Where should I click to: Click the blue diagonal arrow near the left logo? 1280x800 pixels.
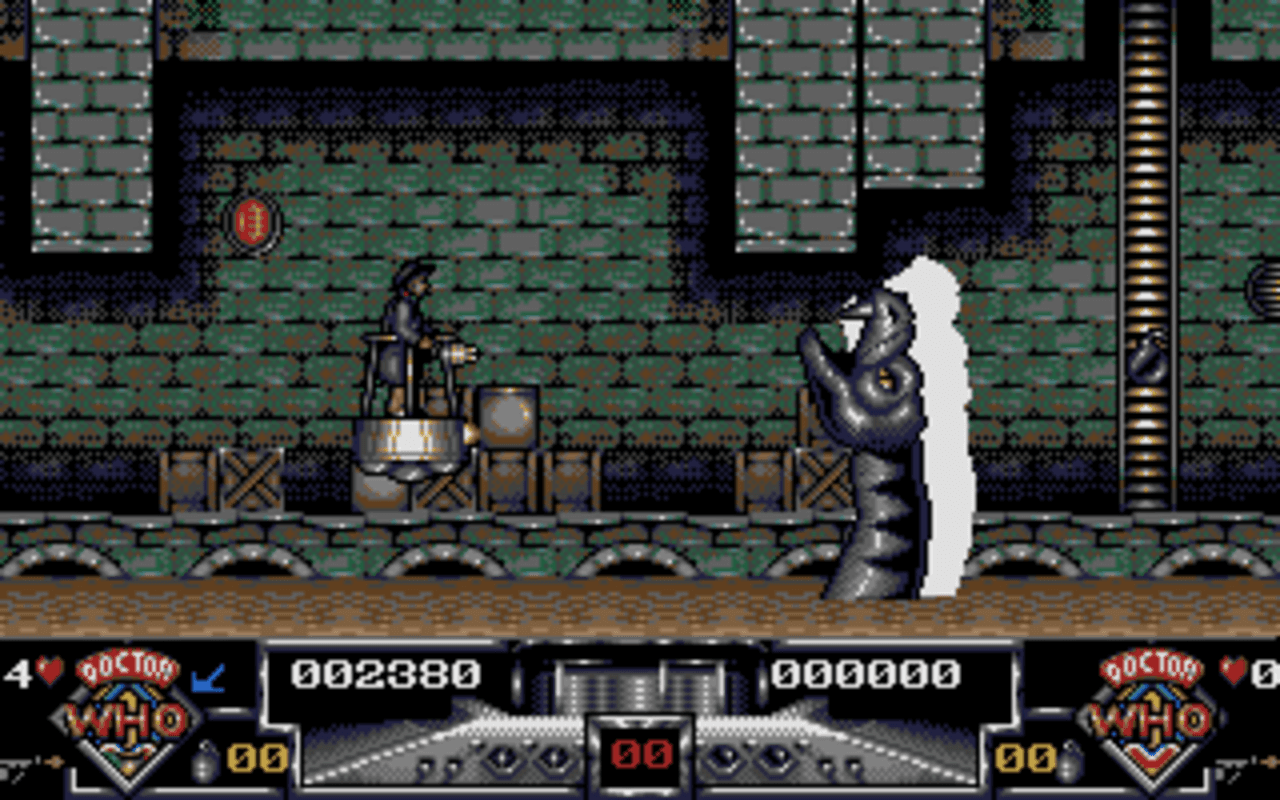click(x=207, y=678)
